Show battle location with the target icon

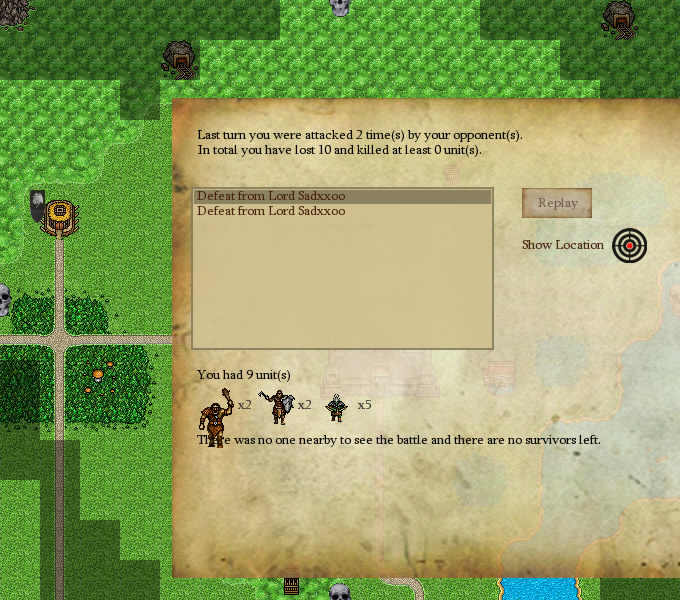629,245
